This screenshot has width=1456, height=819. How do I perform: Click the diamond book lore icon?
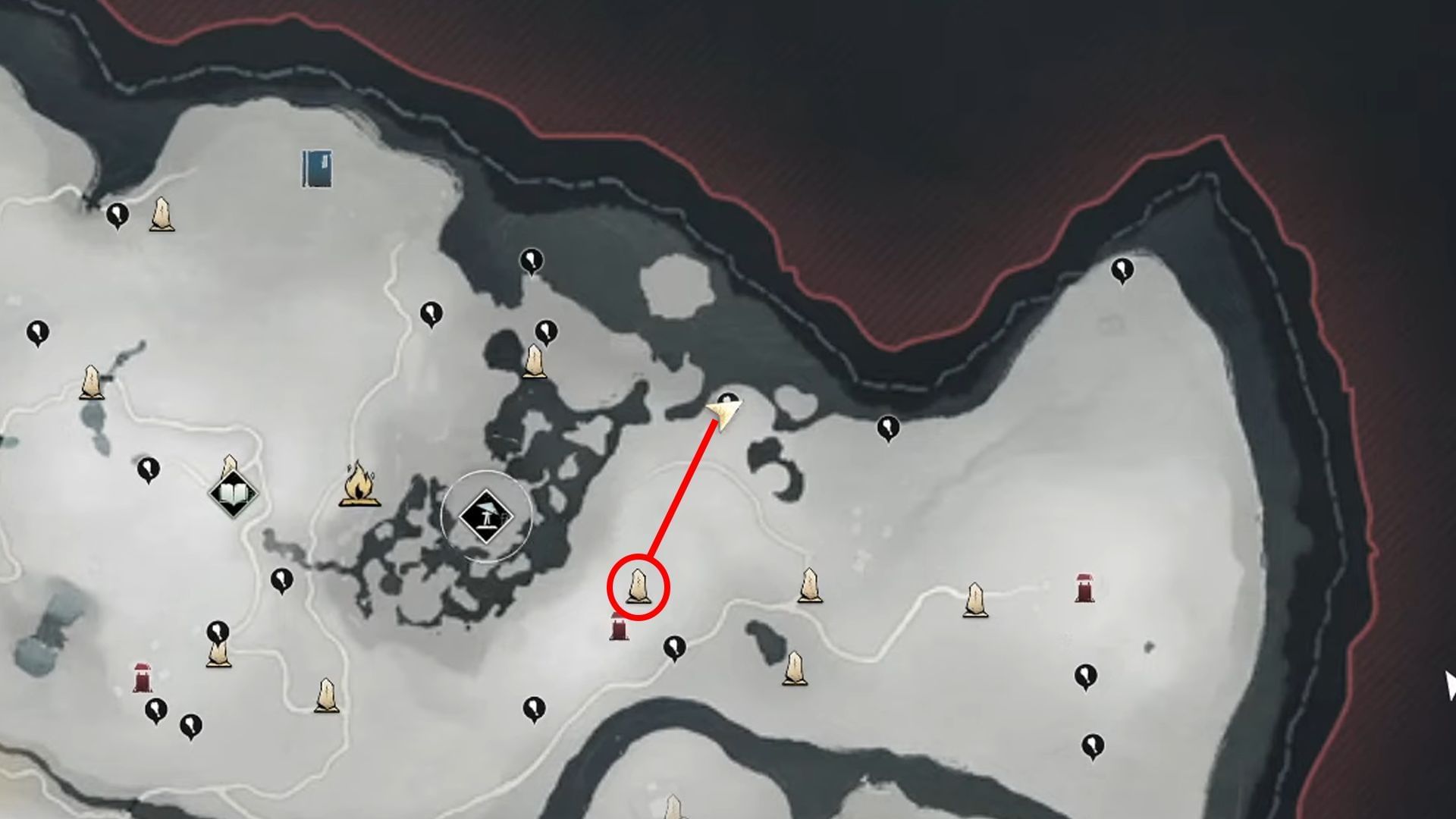coord(231,493)
